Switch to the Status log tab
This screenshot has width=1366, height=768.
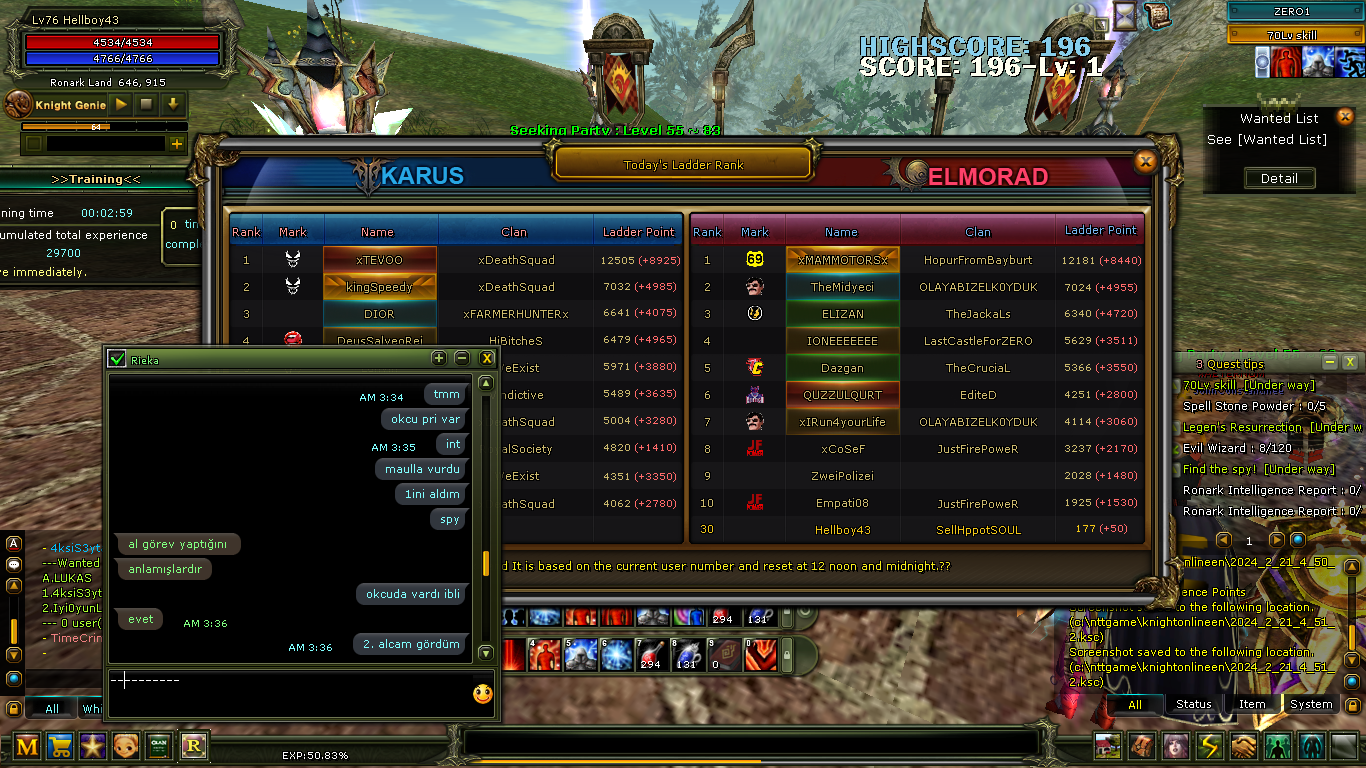(1193, 704)
